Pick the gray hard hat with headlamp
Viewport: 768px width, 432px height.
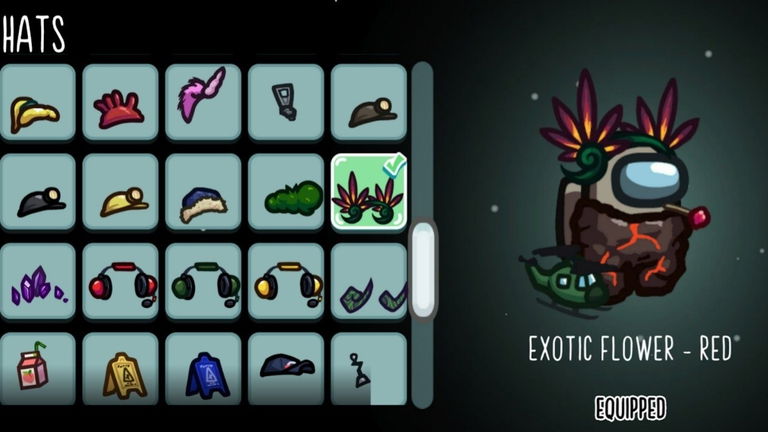coord(368,103)
